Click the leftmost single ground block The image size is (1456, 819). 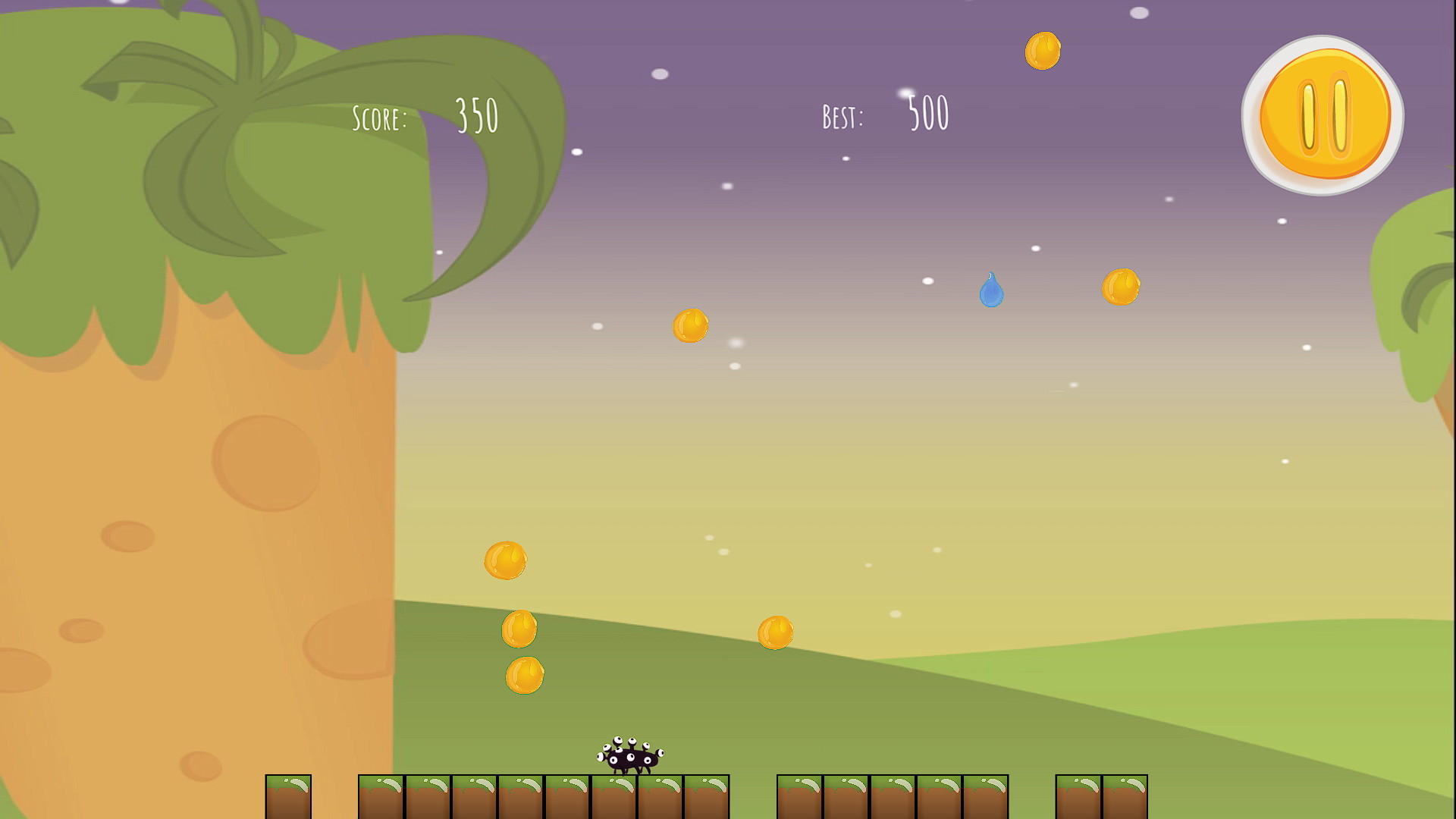click(288, 796)
